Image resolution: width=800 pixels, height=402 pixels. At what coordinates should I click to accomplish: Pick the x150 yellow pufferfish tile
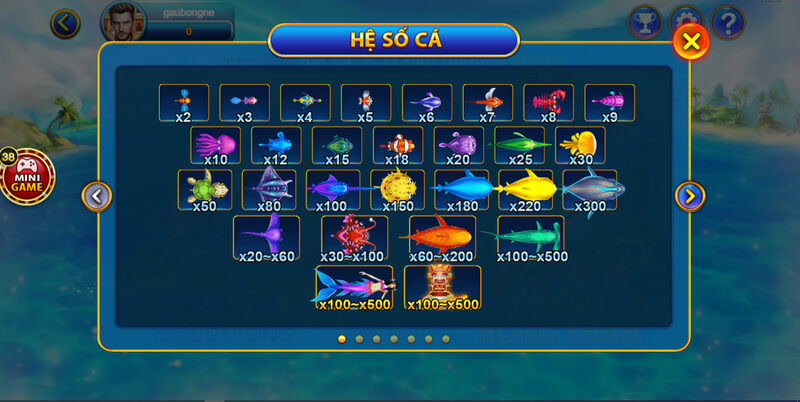[x=397, y=189]
